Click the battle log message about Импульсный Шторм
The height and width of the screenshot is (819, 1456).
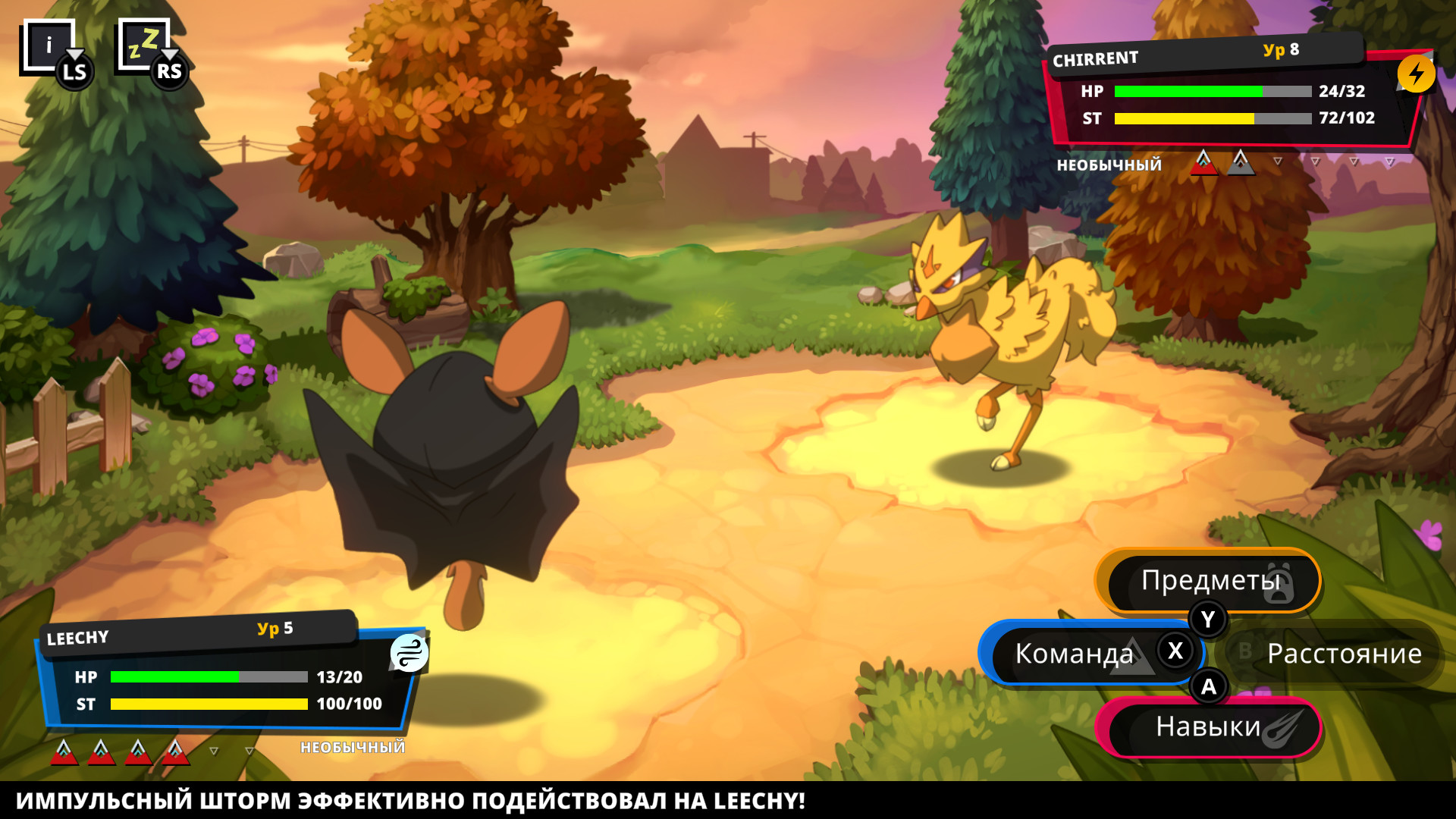(409, 798)
